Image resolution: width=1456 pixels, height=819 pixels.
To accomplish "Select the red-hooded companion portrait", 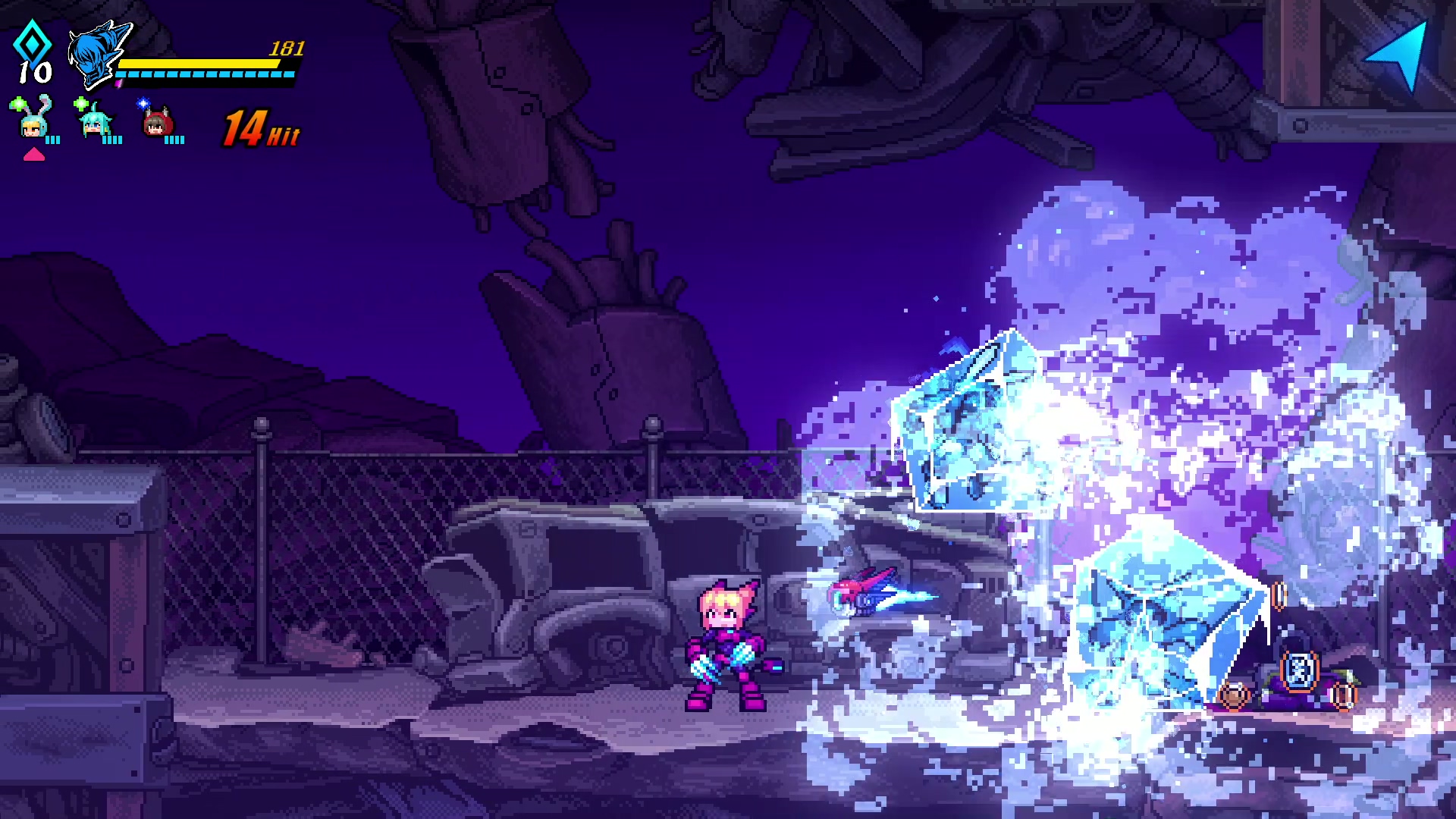I will point(155,126).
